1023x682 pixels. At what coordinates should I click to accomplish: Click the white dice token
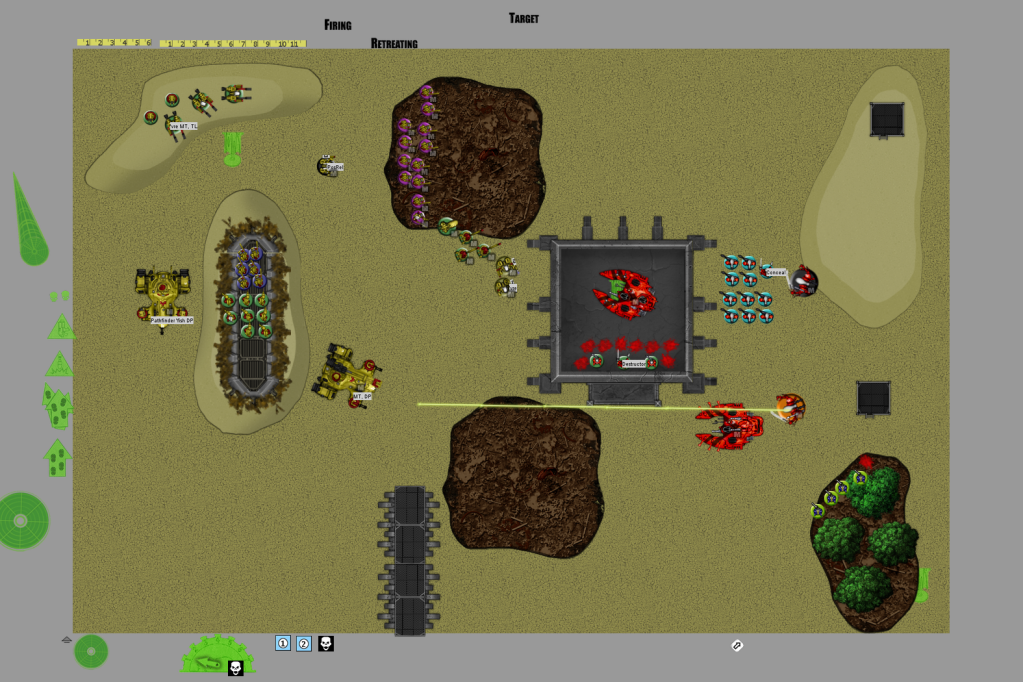[x=737, y=646]
